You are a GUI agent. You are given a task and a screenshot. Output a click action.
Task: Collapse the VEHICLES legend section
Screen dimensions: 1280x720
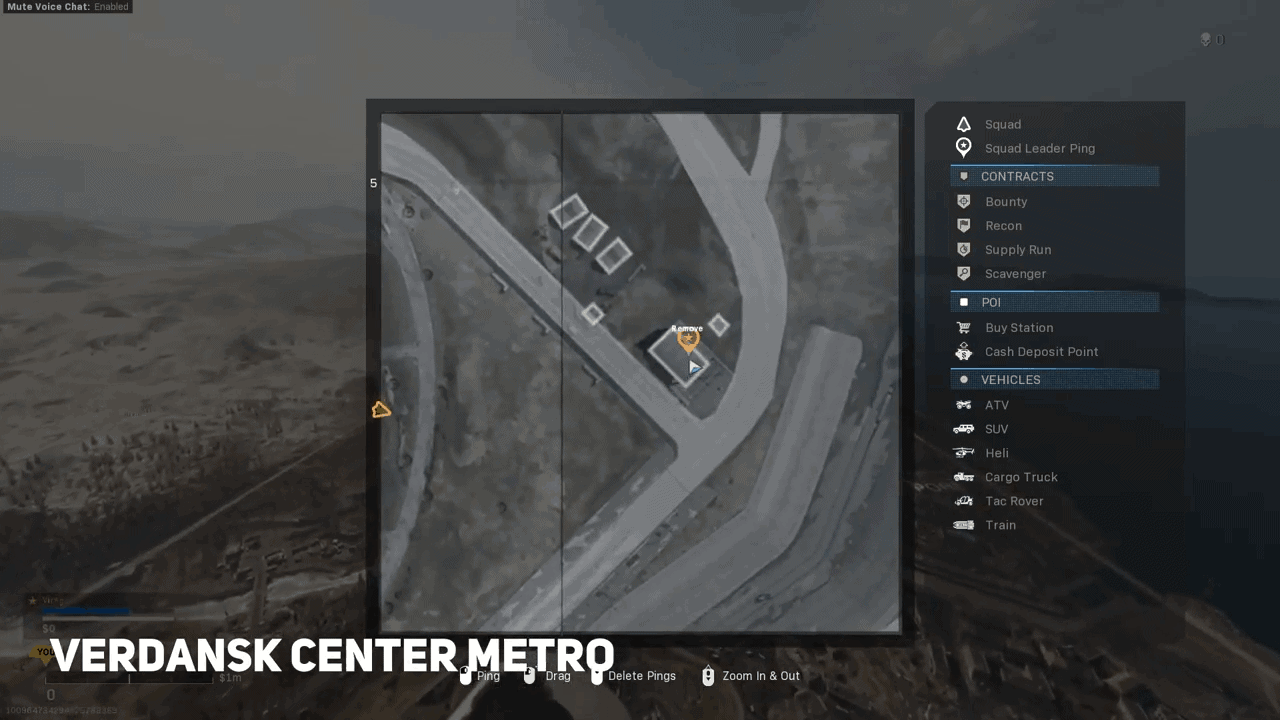pyautogui.click(x=1054, y=379)
